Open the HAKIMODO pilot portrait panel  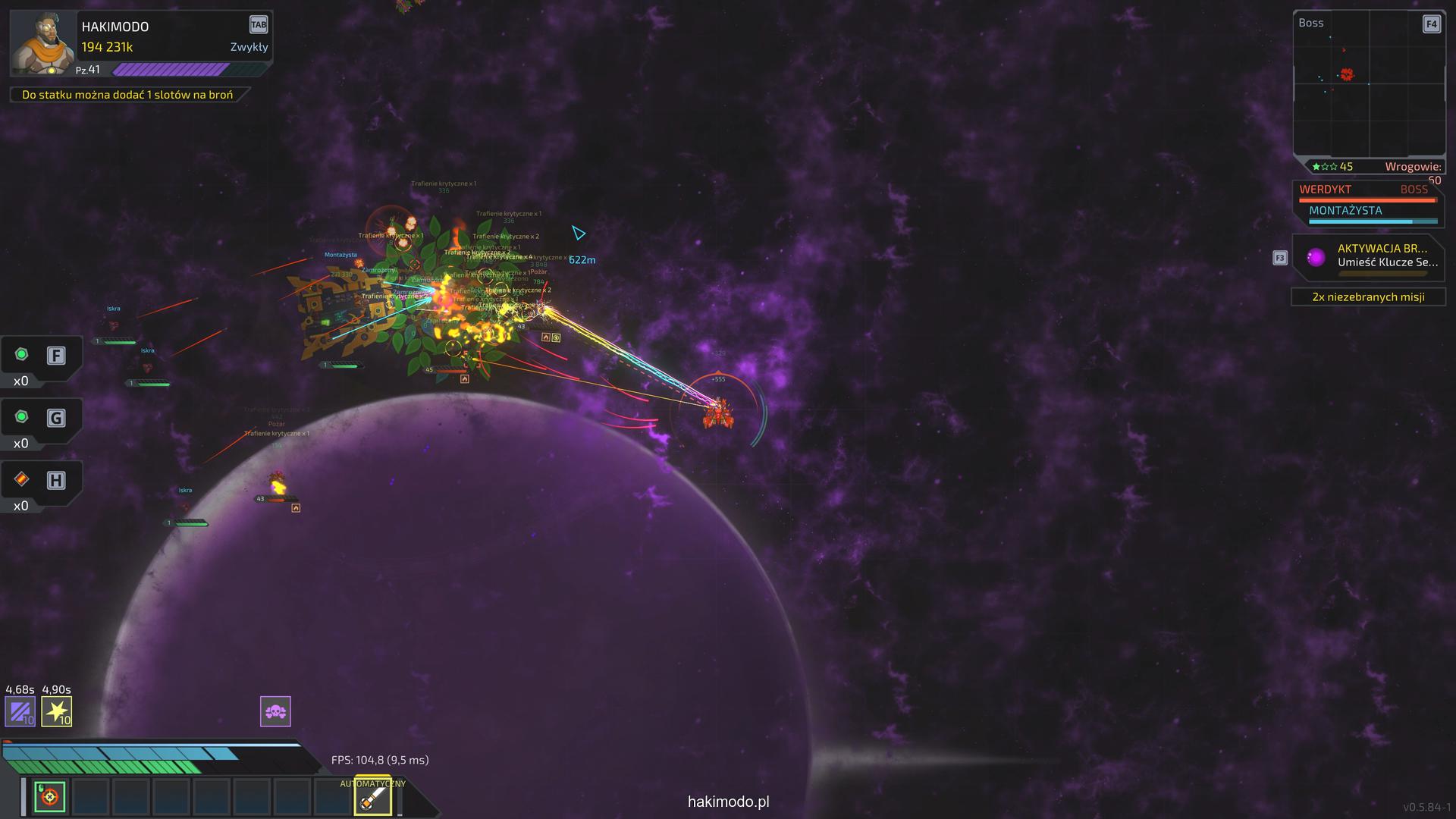[x=43, y=42]
